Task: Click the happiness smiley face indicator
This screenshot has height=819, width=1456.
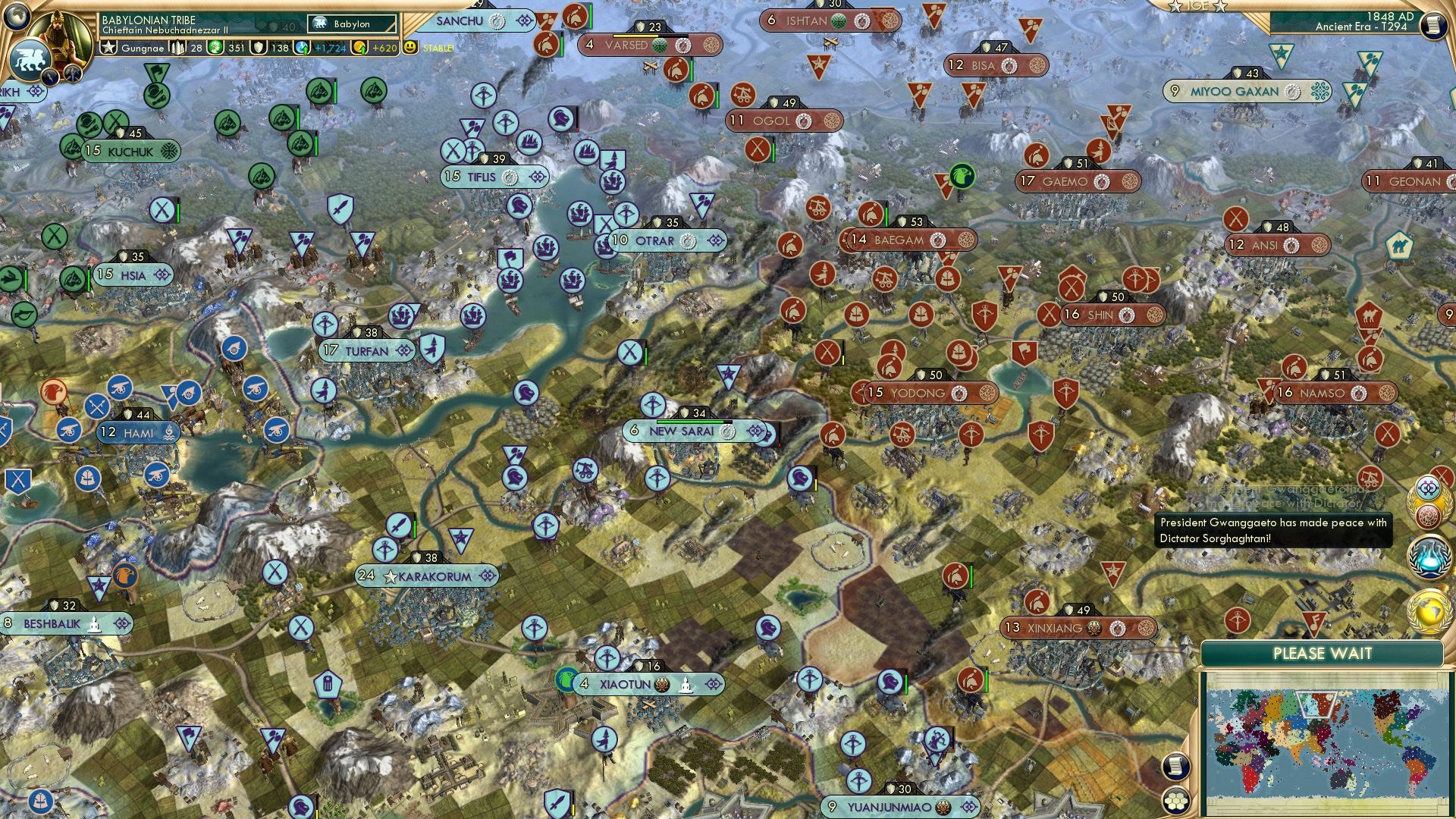Action: pyautogui.click(x=409, y=48)
